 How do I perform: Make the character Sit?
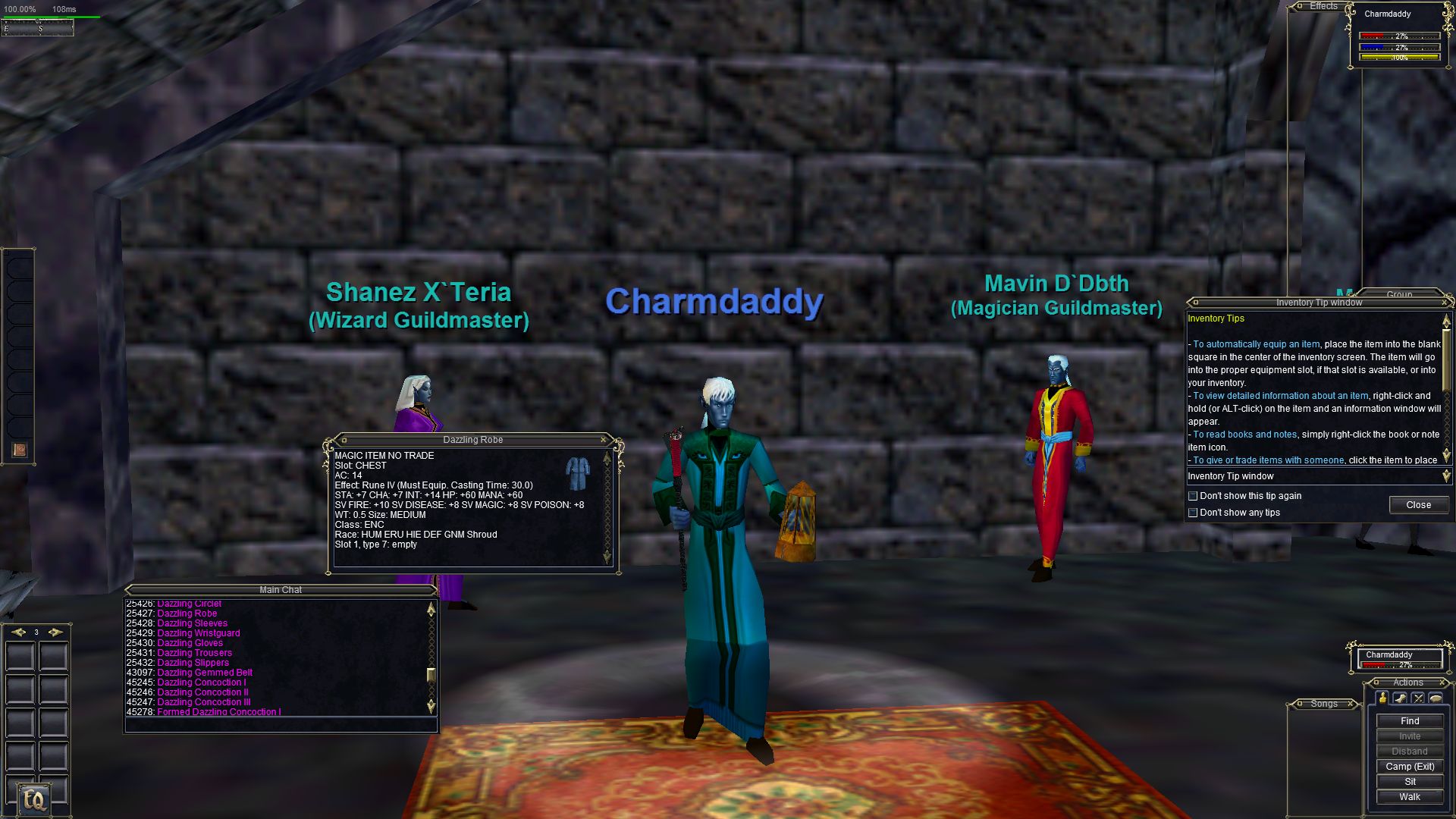tap(1409, 782)
